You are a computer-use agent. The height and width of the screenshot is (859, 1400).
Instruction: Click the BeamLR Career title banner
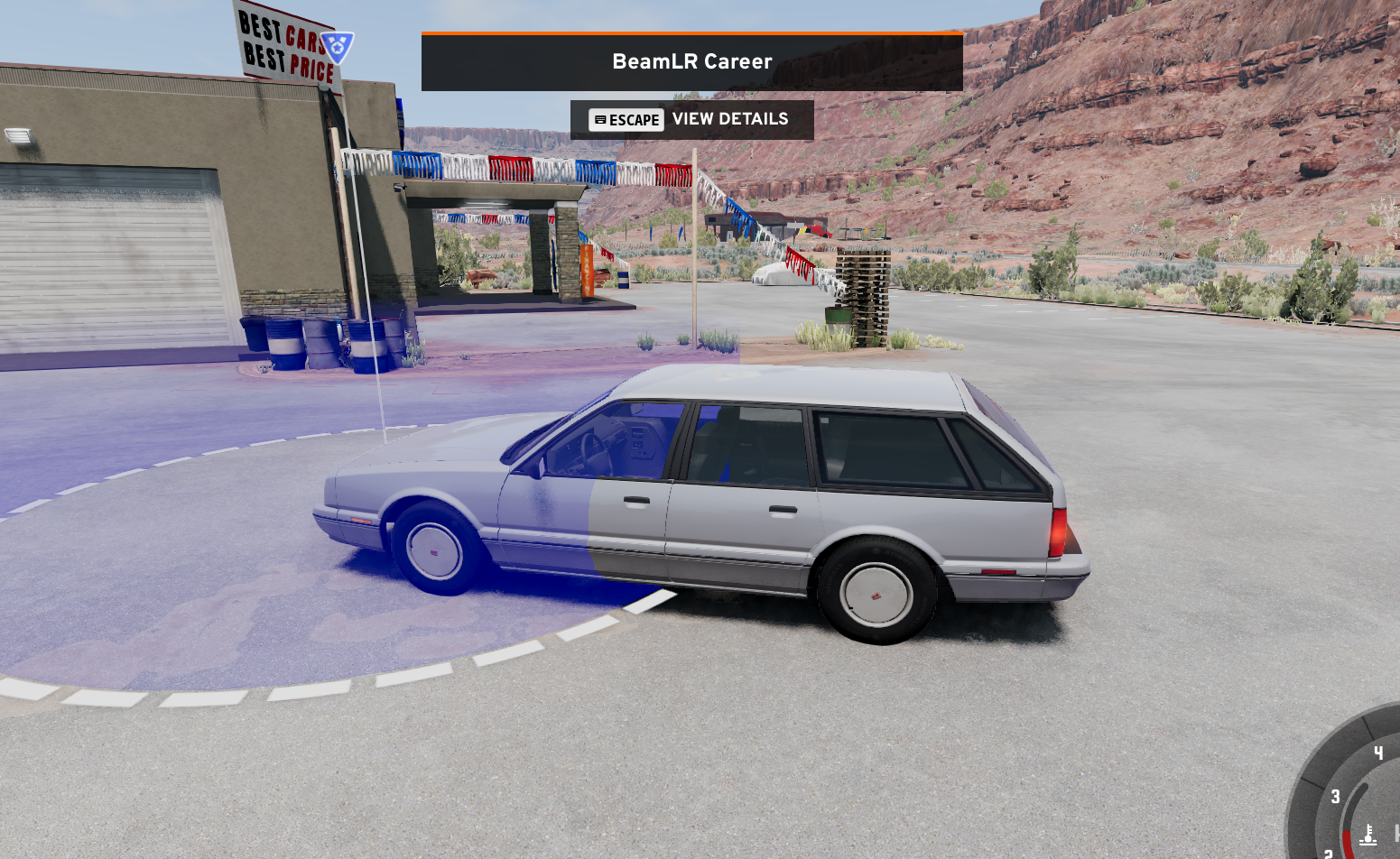coord(691,60)
